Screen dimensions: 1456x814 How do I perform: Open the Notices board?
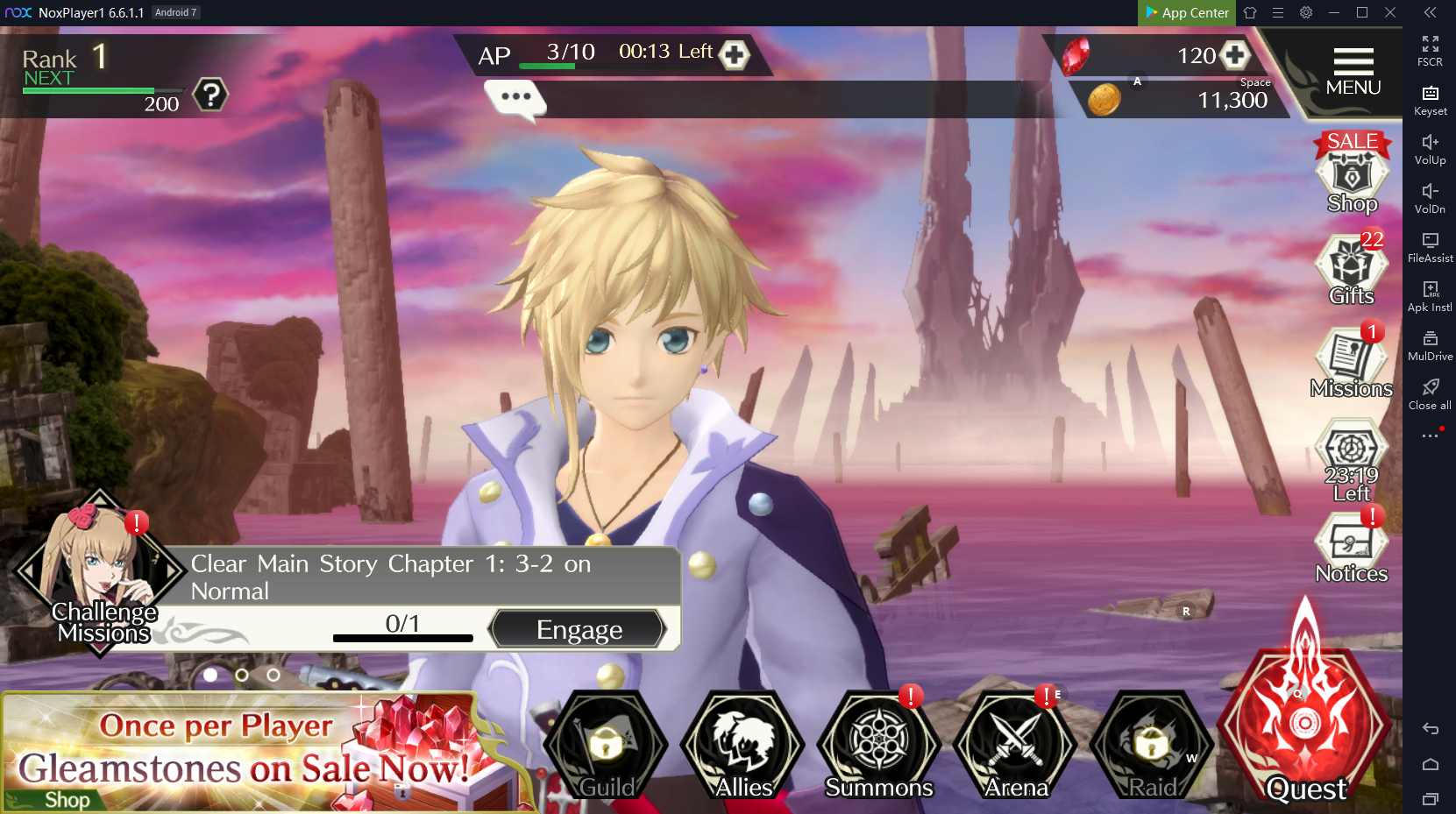click(1351, 548)
